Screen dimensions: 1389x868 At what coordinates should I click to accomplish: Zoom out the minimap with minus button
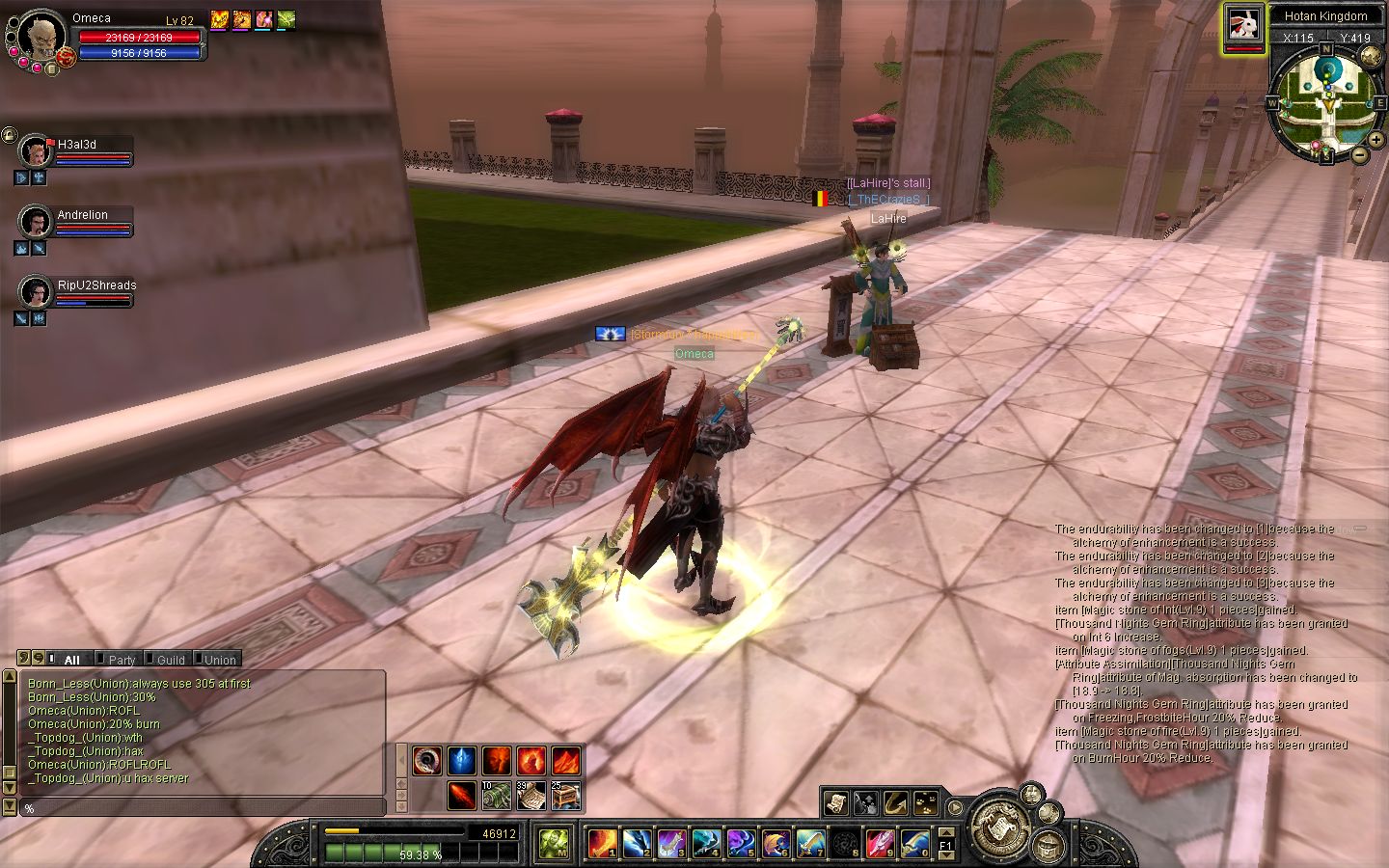coord(1359,154)
